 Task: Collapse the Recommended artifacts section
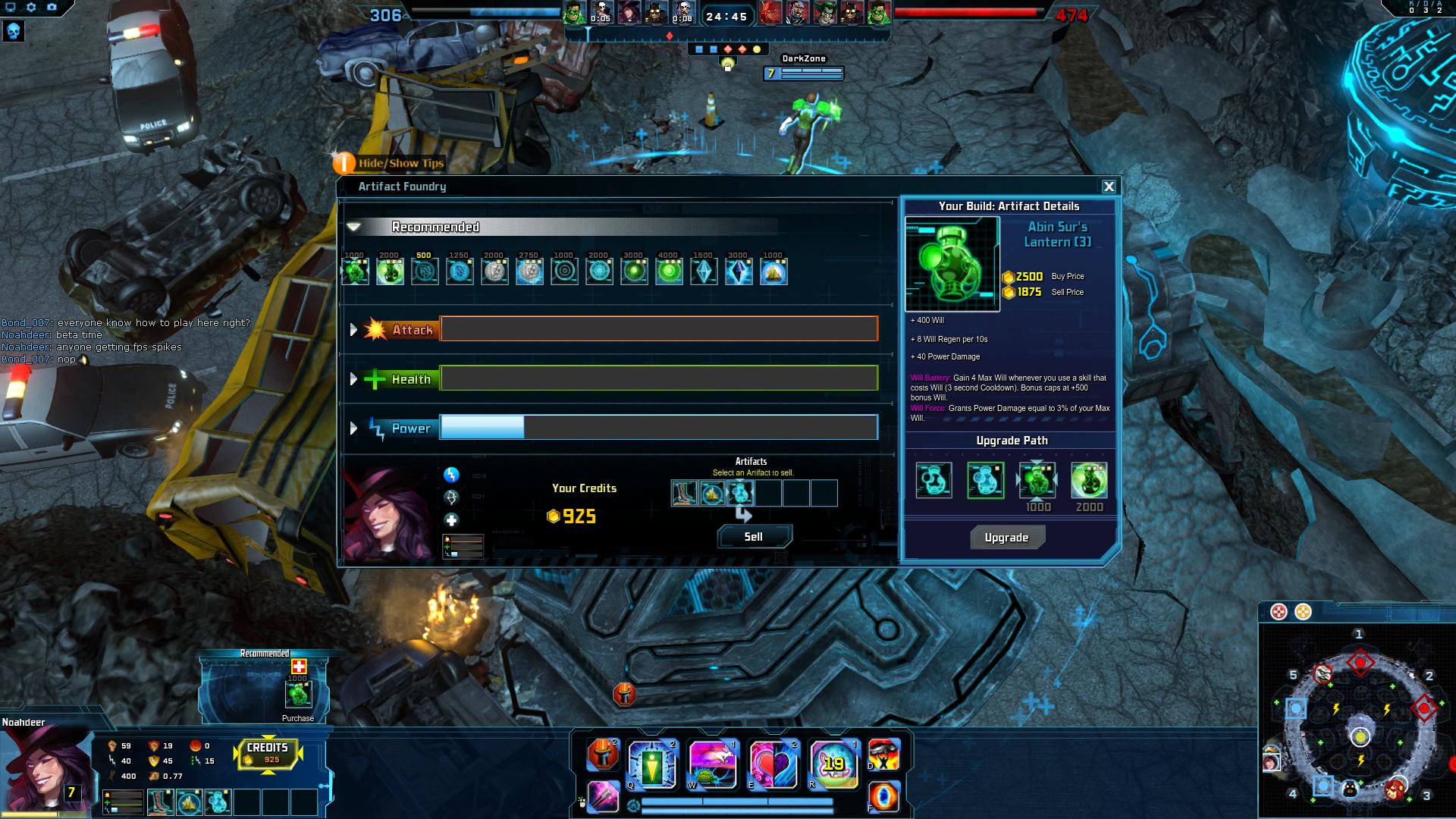point(353,227)
